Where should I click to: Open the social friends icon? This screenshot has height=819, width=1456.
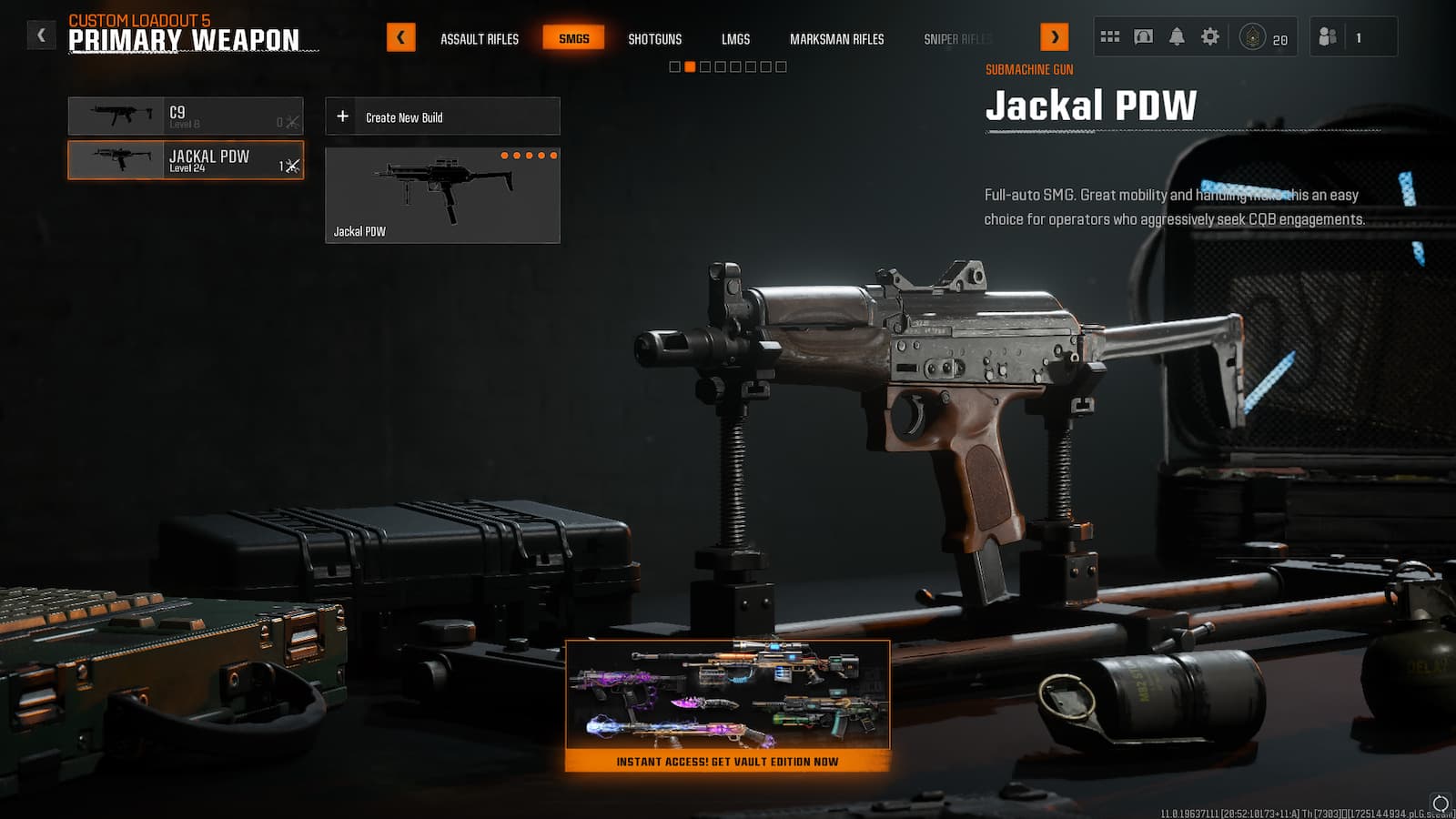click(x=1328, y=35)
